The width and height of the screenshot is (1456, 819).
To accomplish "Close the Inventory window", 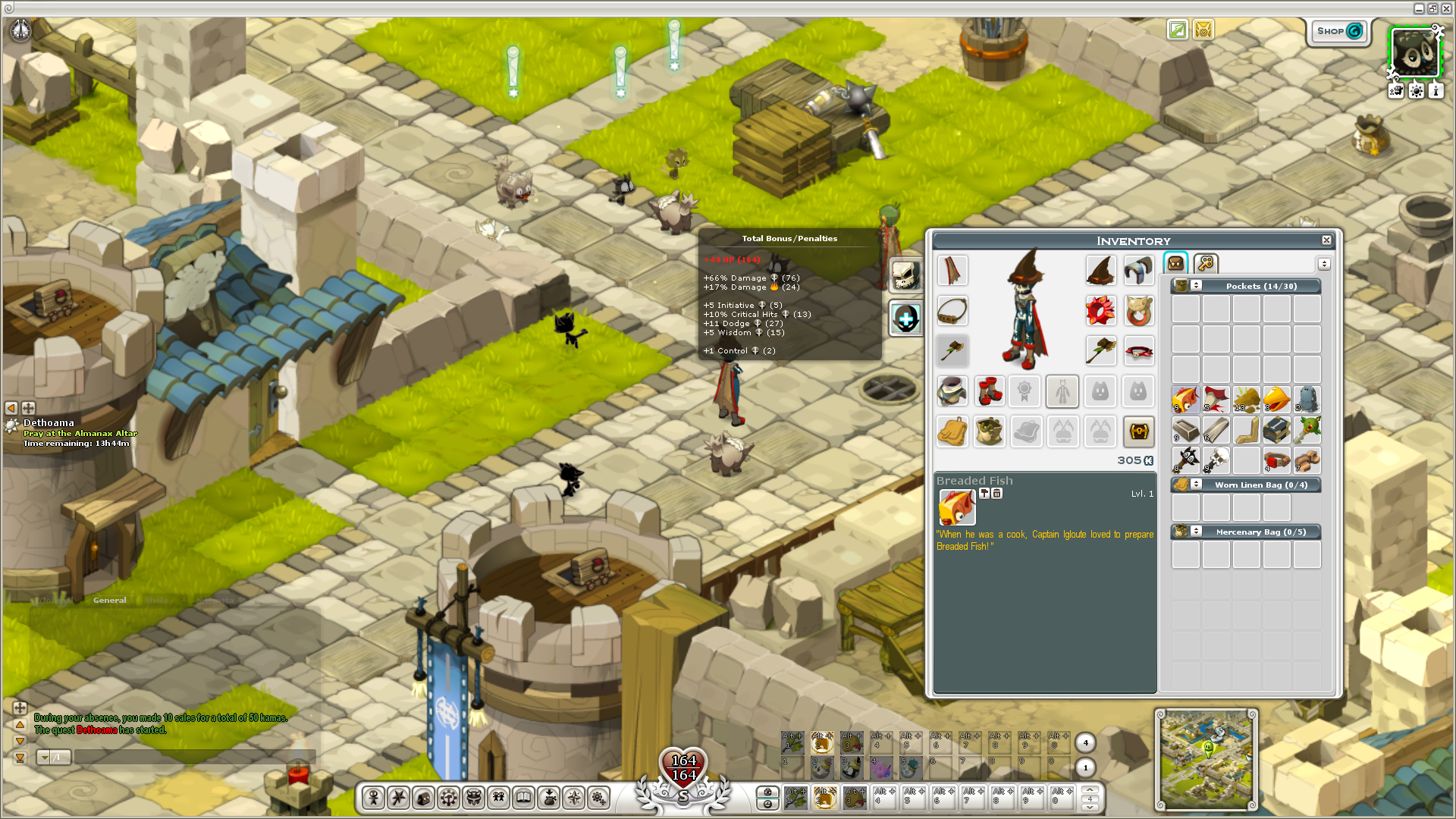I will click(x=1326, y=240).
